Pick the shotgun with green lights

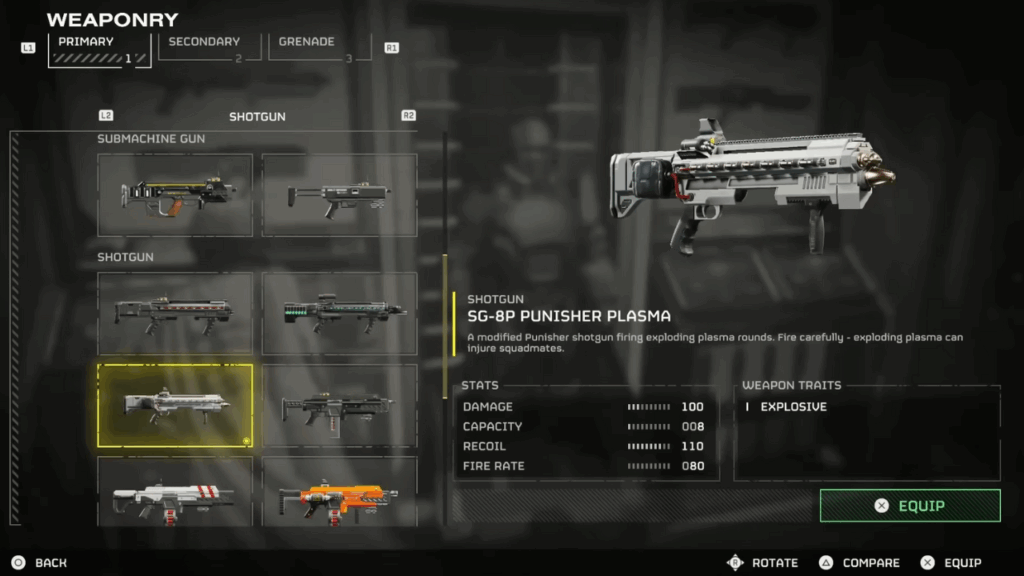(339, 313)
